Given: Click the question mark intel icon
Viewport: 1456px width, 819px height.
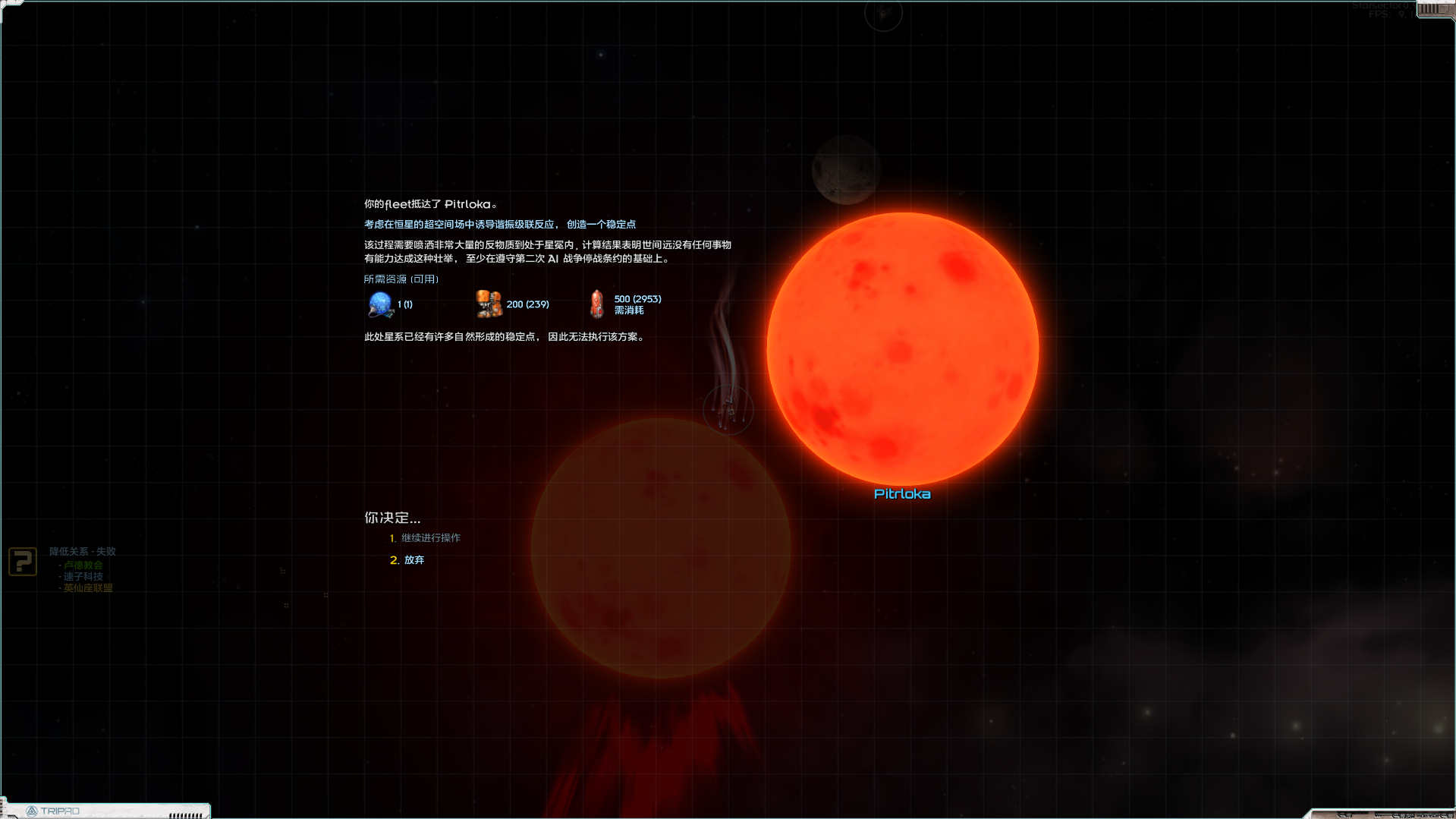Looking at the screenshot, I should [x=23, y=562].
